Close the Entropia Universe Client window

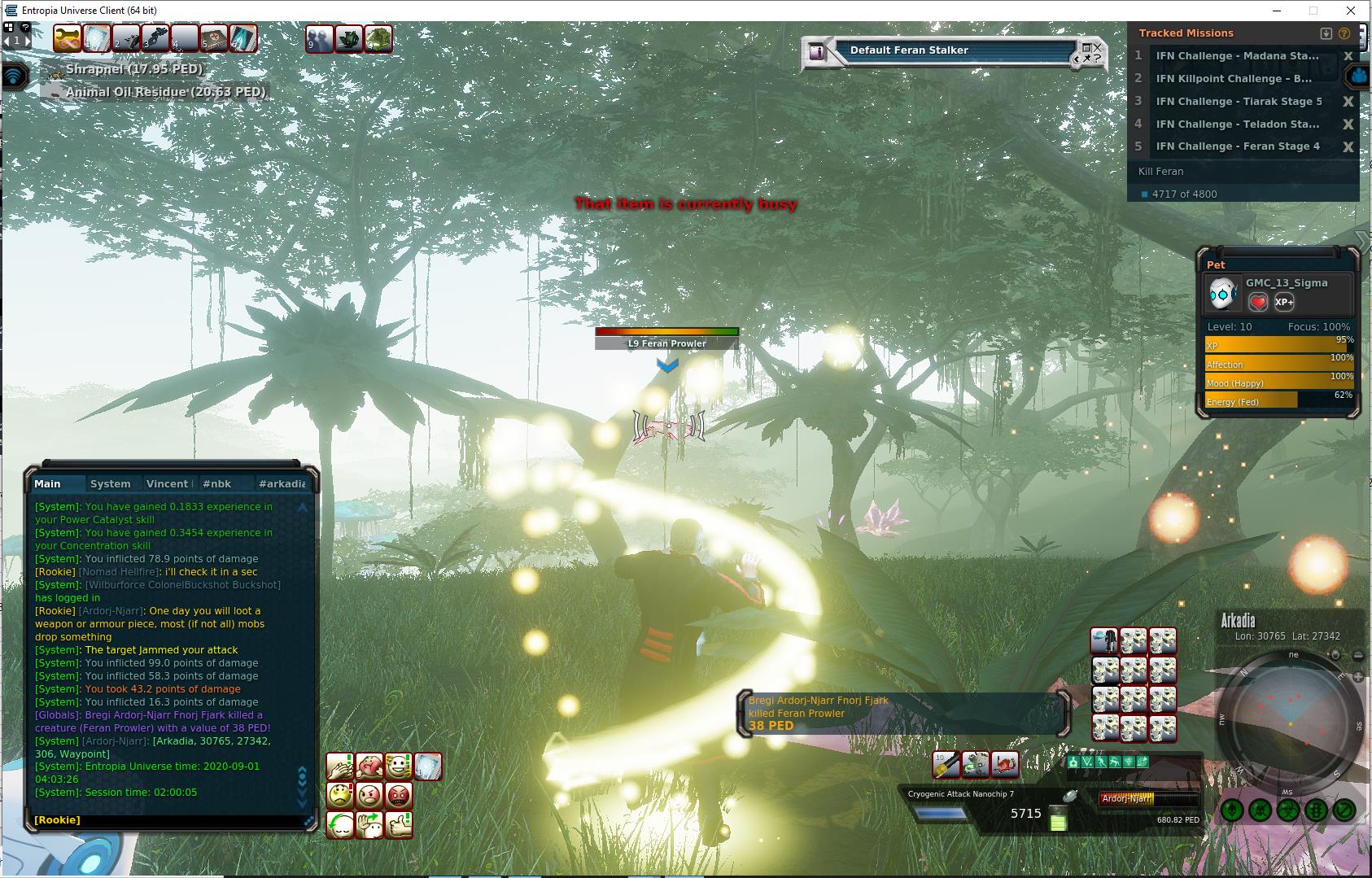point(1352,11)
